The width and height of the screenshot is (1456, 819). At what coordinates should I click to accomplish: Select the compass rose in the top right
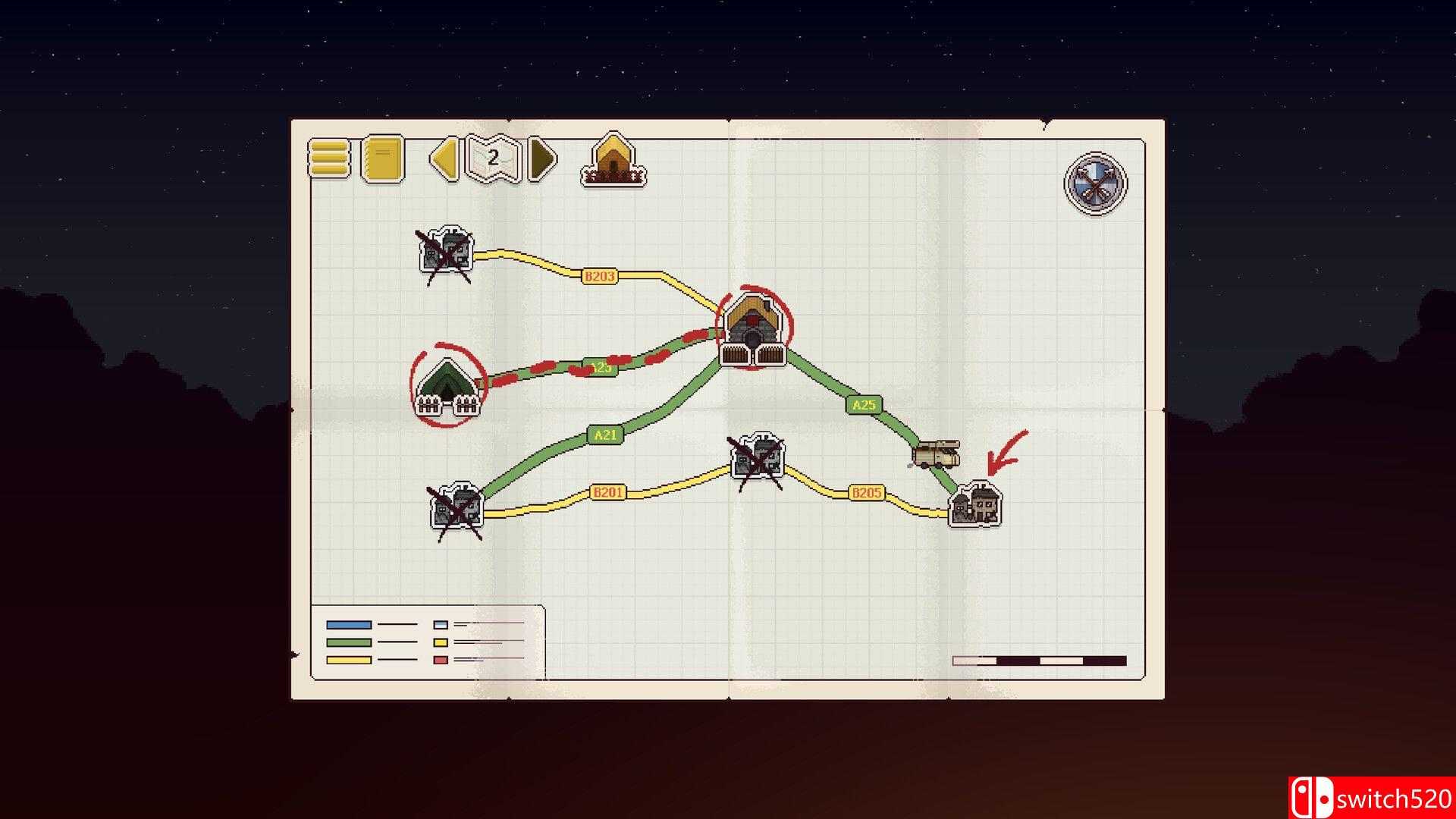1094,184
